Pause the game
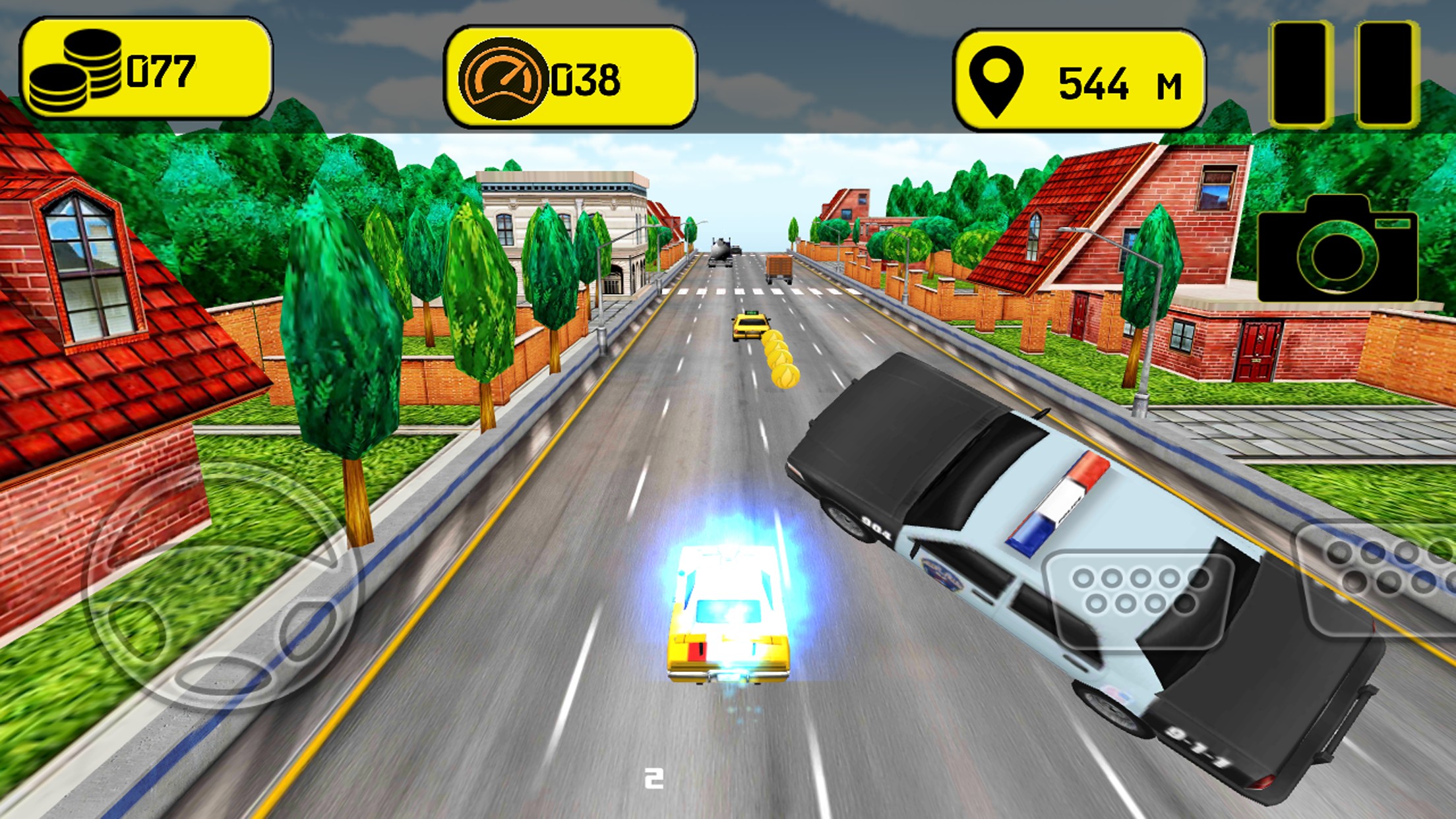 coord(1345,74)
